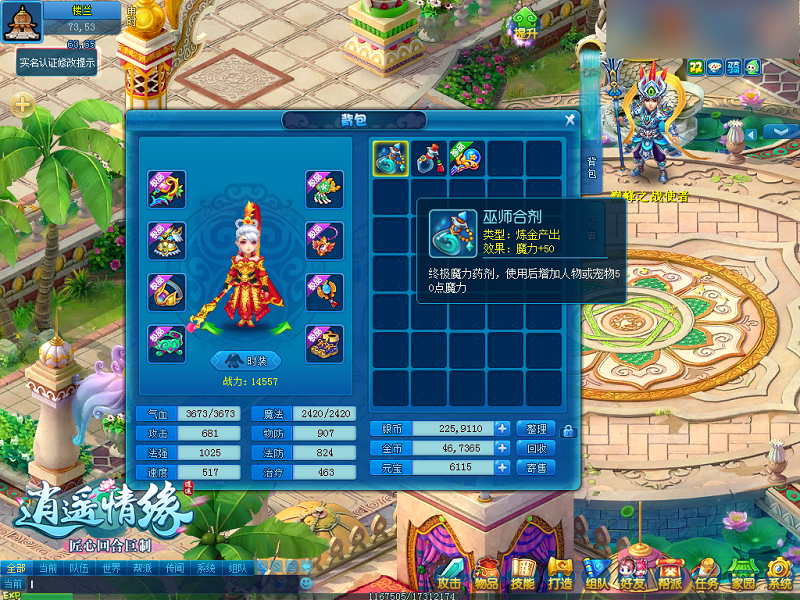
Task: Add 银币 with its plus button
Action: [x=502, y=428]
